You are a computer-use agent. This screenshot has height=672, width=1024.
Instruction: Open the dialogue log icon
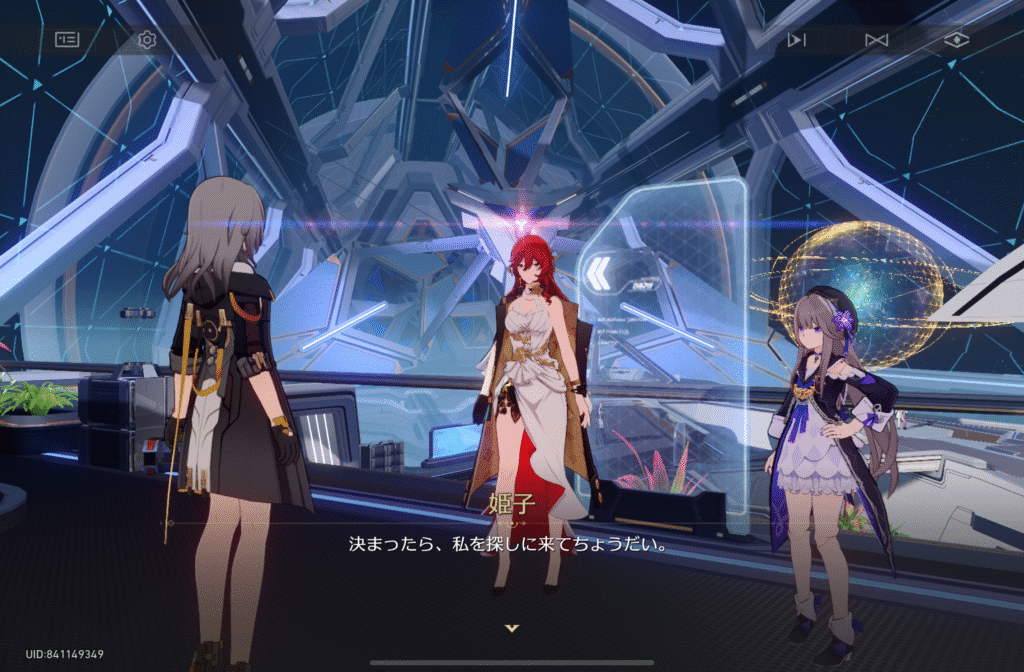(x=67, y=40)
